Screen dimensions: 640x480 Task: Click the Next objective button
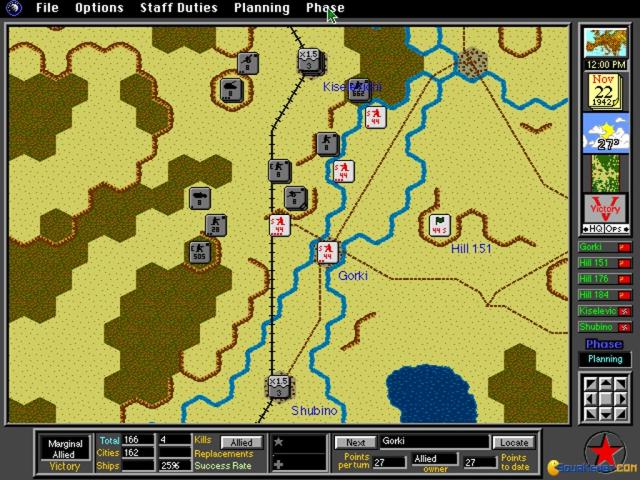click(354, 442)
